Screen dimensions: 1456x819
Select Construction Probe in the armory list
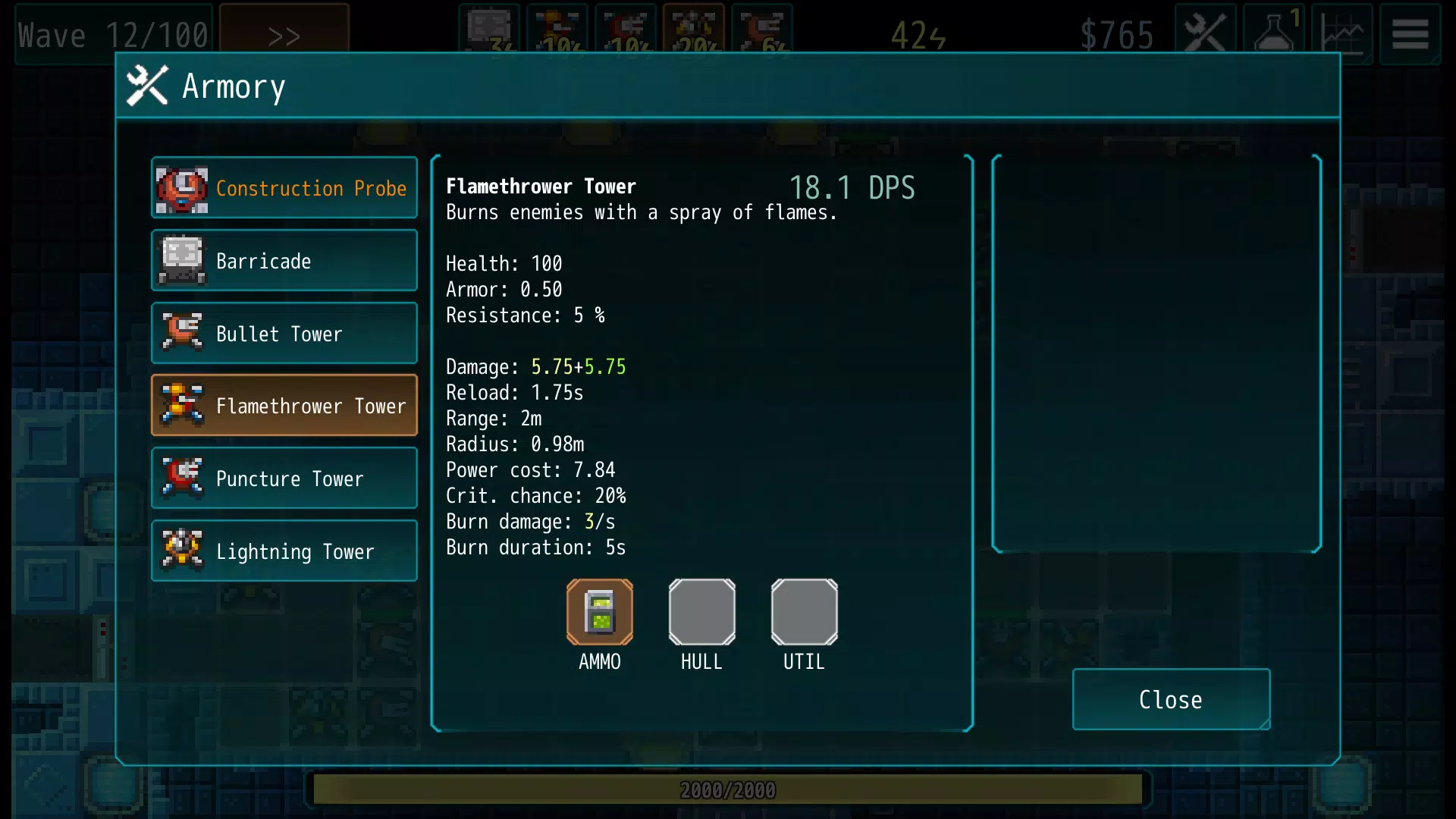284,188
